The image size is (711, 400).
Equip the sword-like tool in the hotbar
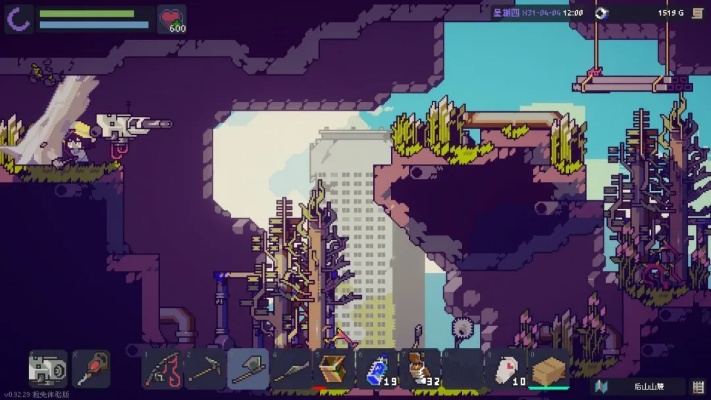[x=290, y=369]
